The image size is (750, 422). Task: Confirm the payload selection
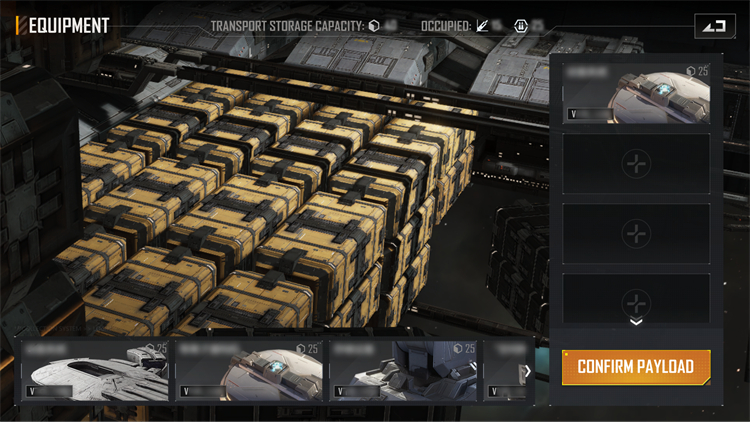click(x=636, y=367)
